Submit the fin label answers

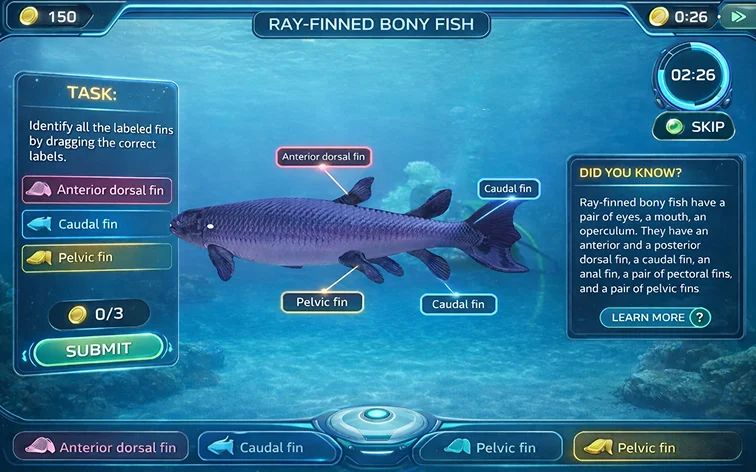click(x=98, y=350)
